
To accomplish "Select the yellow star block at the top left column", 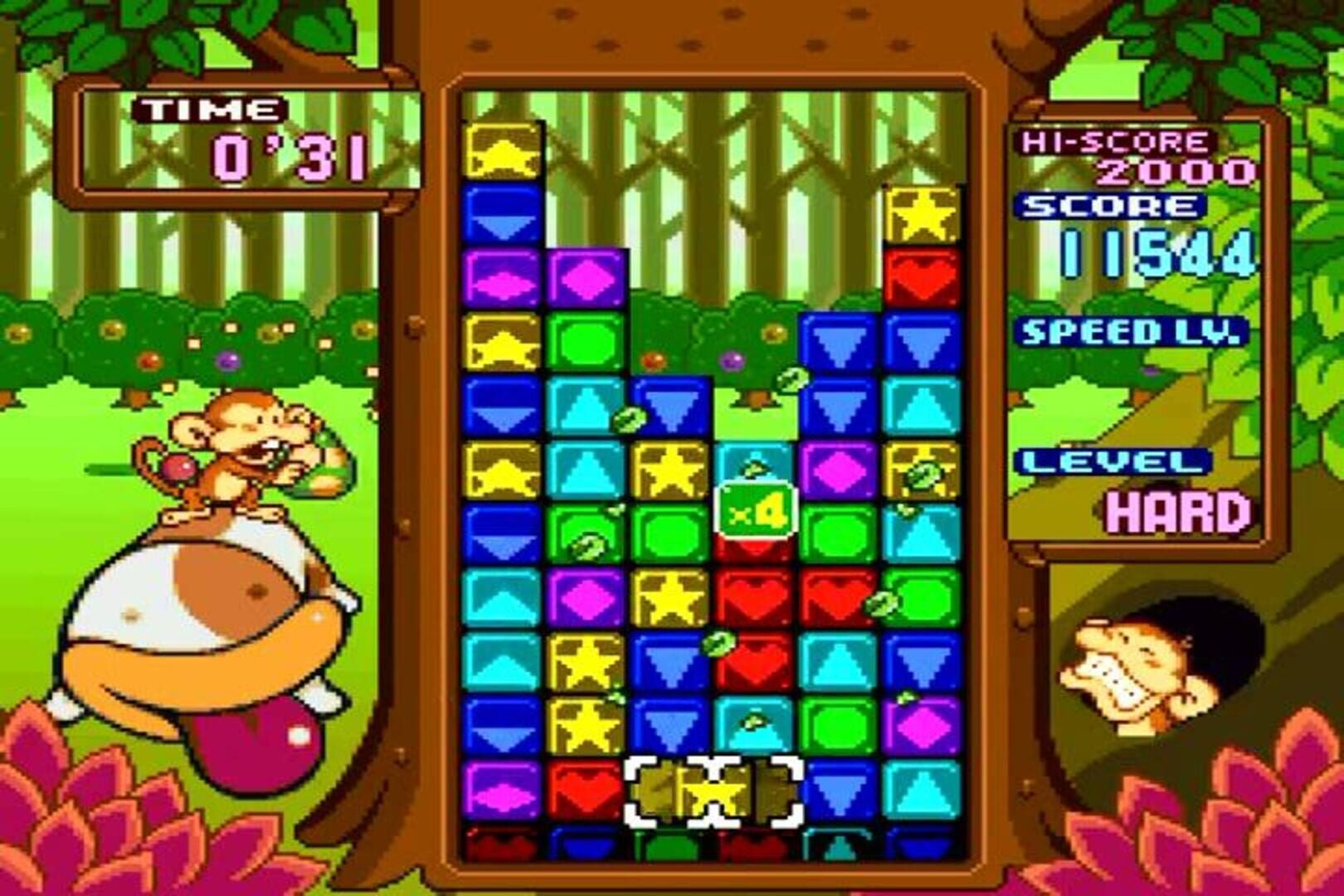I will (x=502, y=149).
